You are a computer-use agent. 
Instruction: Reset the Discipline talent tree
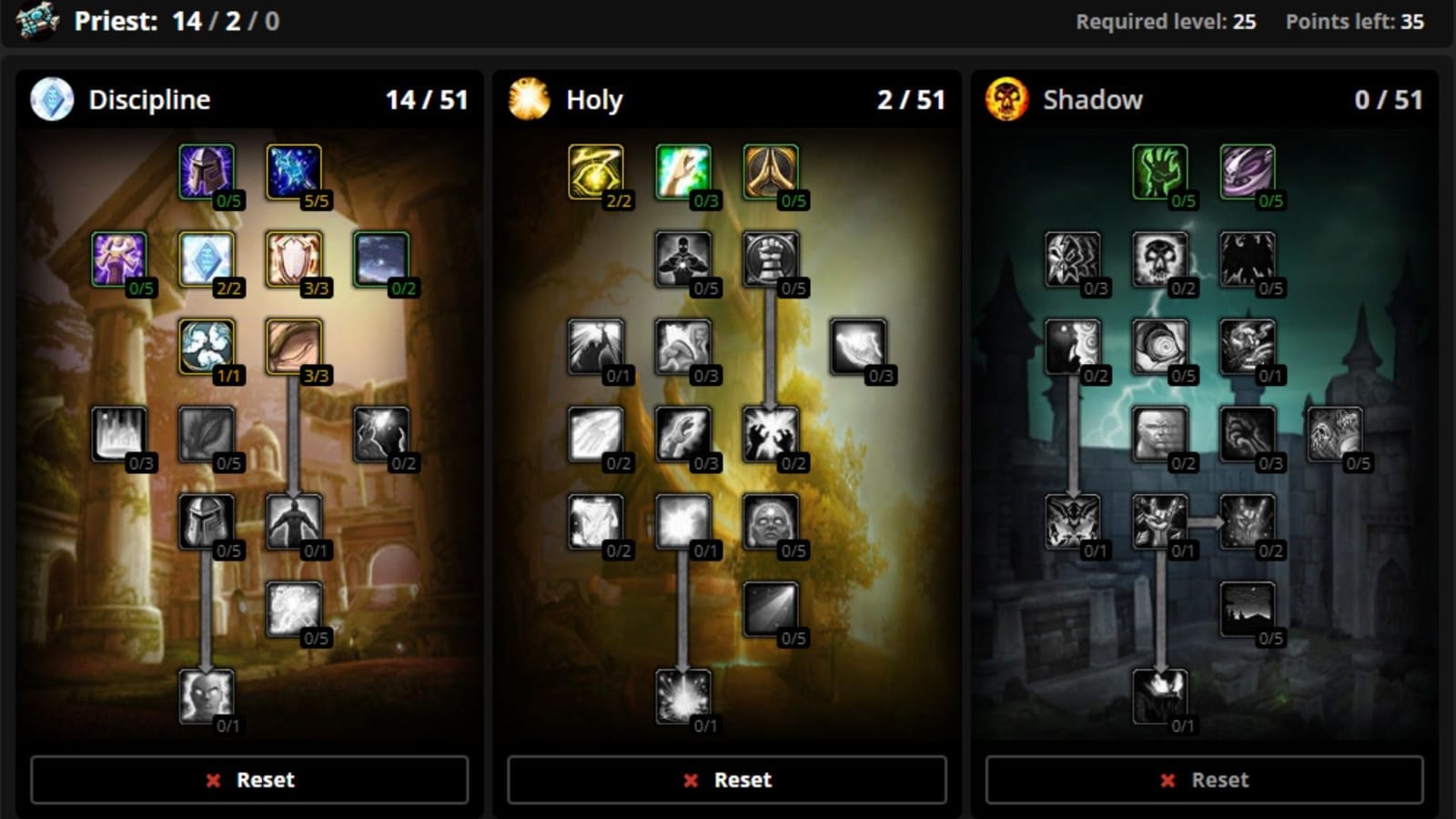click(x=248, y=780)
